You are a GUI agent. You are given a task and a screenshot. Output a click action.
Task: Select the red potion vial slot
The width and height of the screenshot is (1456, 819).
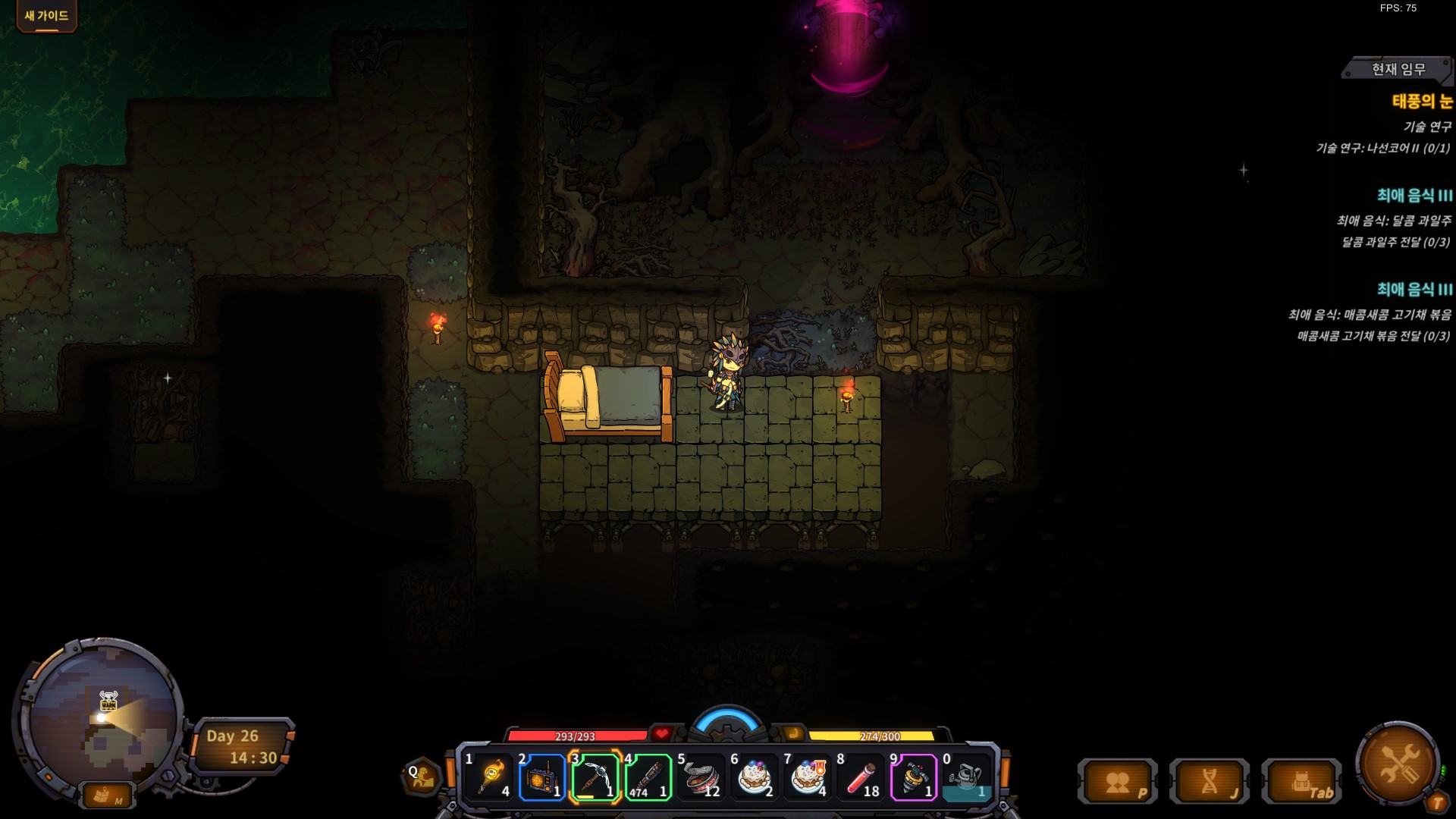tap(861, 777)
